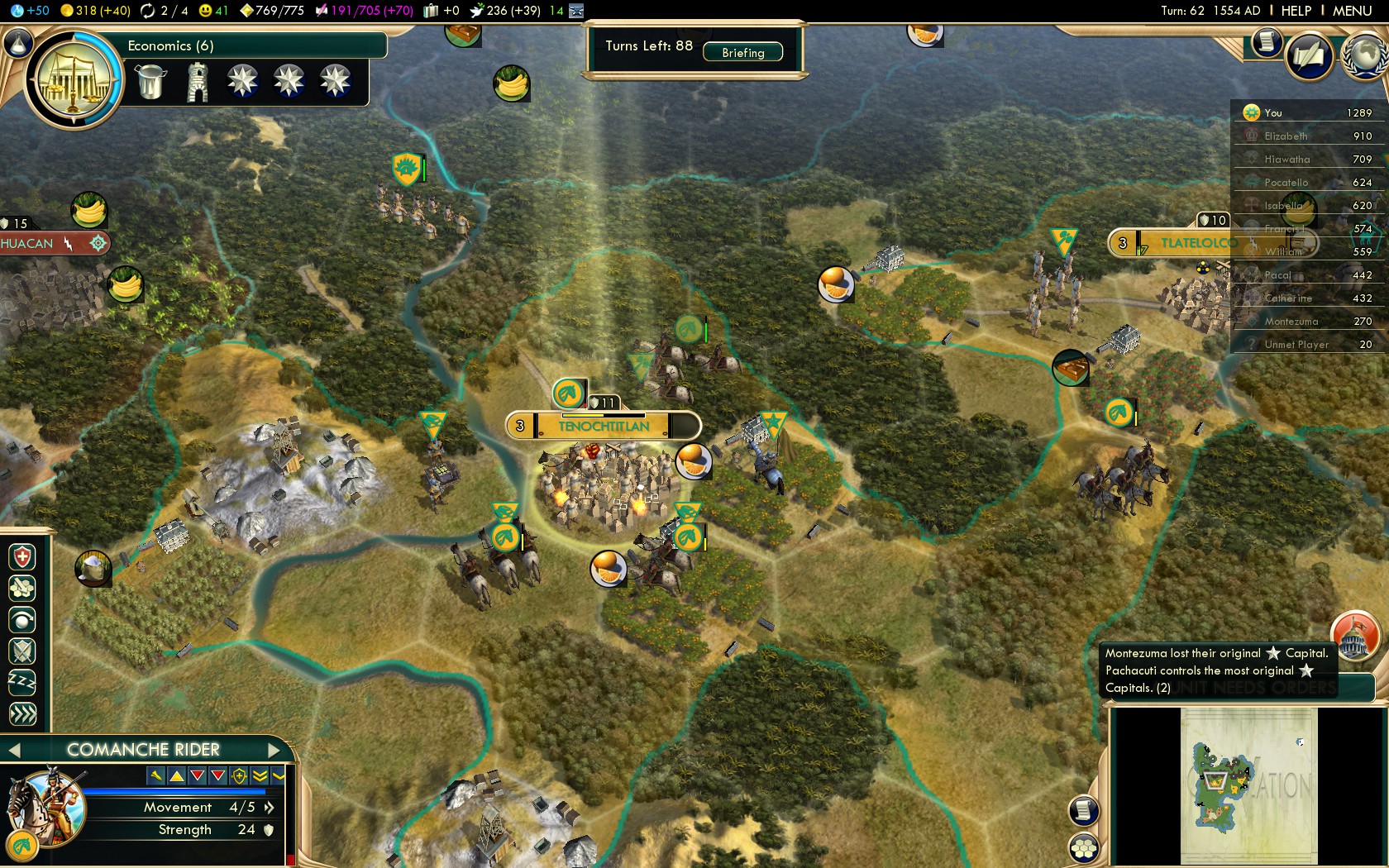The height and width of the screenshot is (868, 1389).
Task: Choose the crossed swords alert action
Action: (x=22, y=651)
